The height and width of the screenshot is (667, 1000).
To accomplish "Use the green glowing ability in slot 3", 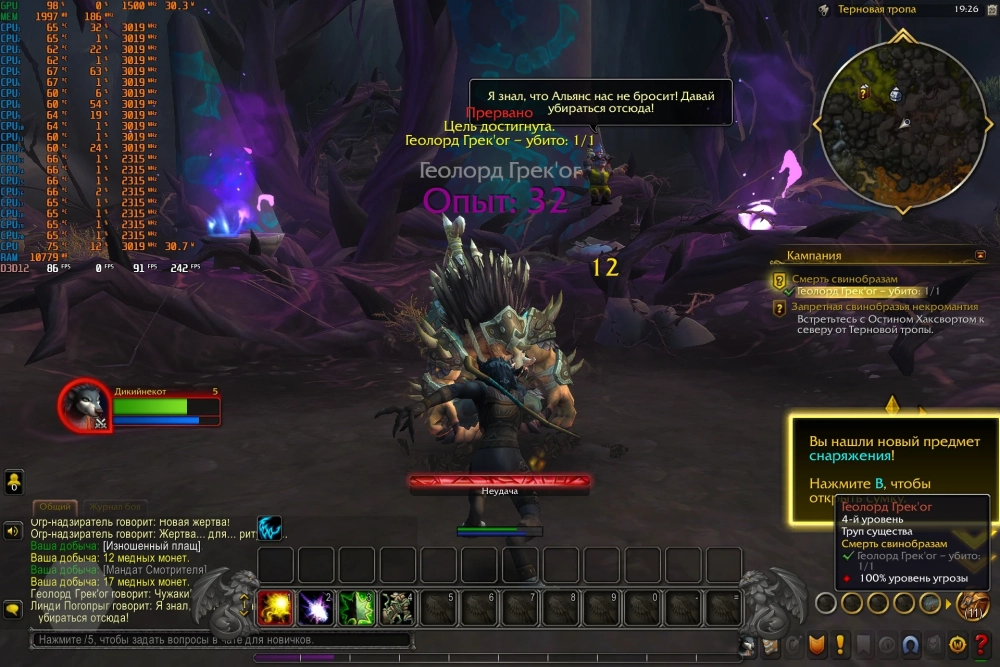I will [357, 607].
